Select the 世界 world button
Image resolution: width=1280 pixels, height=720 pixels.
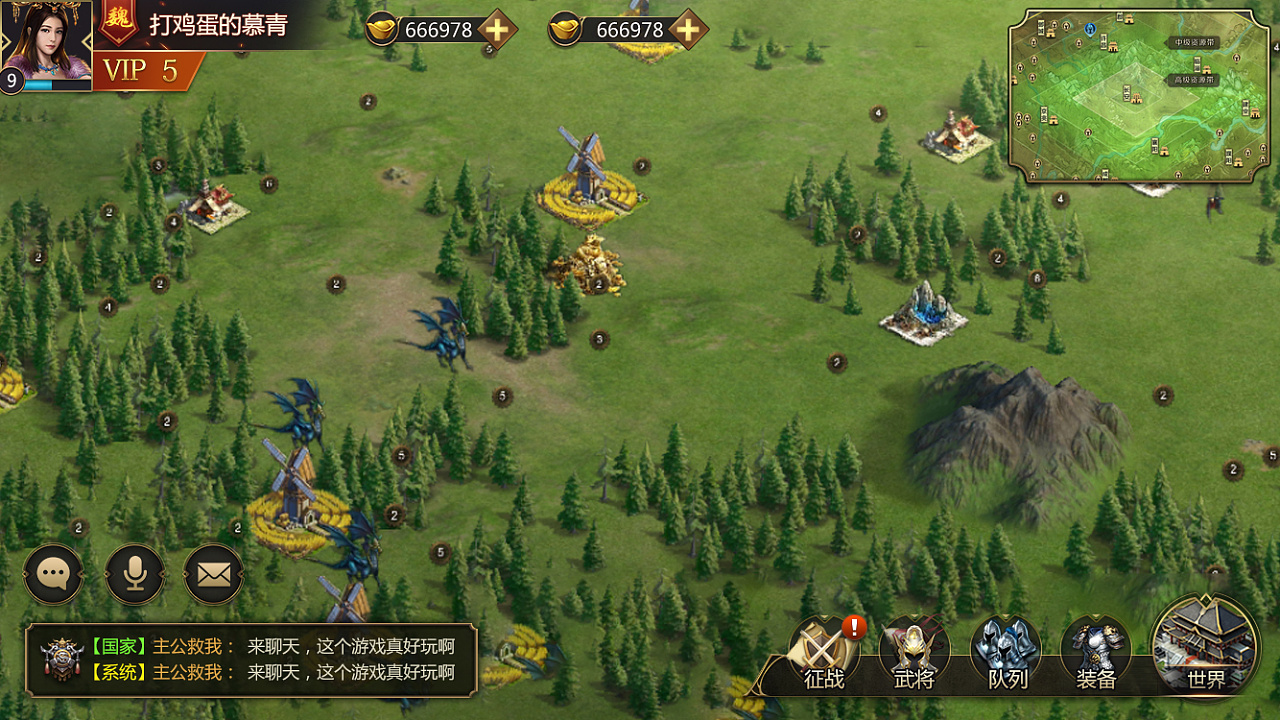pos(1205,645)
